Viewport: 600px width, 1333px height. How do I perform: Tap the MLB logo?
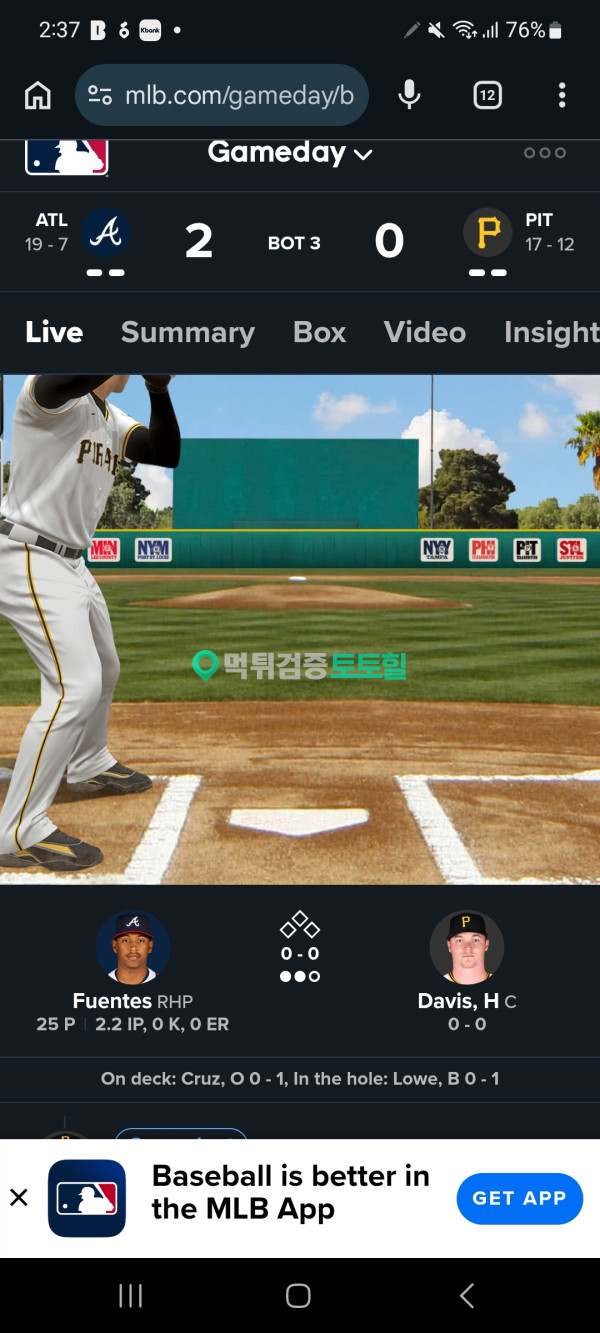[66, 157]
